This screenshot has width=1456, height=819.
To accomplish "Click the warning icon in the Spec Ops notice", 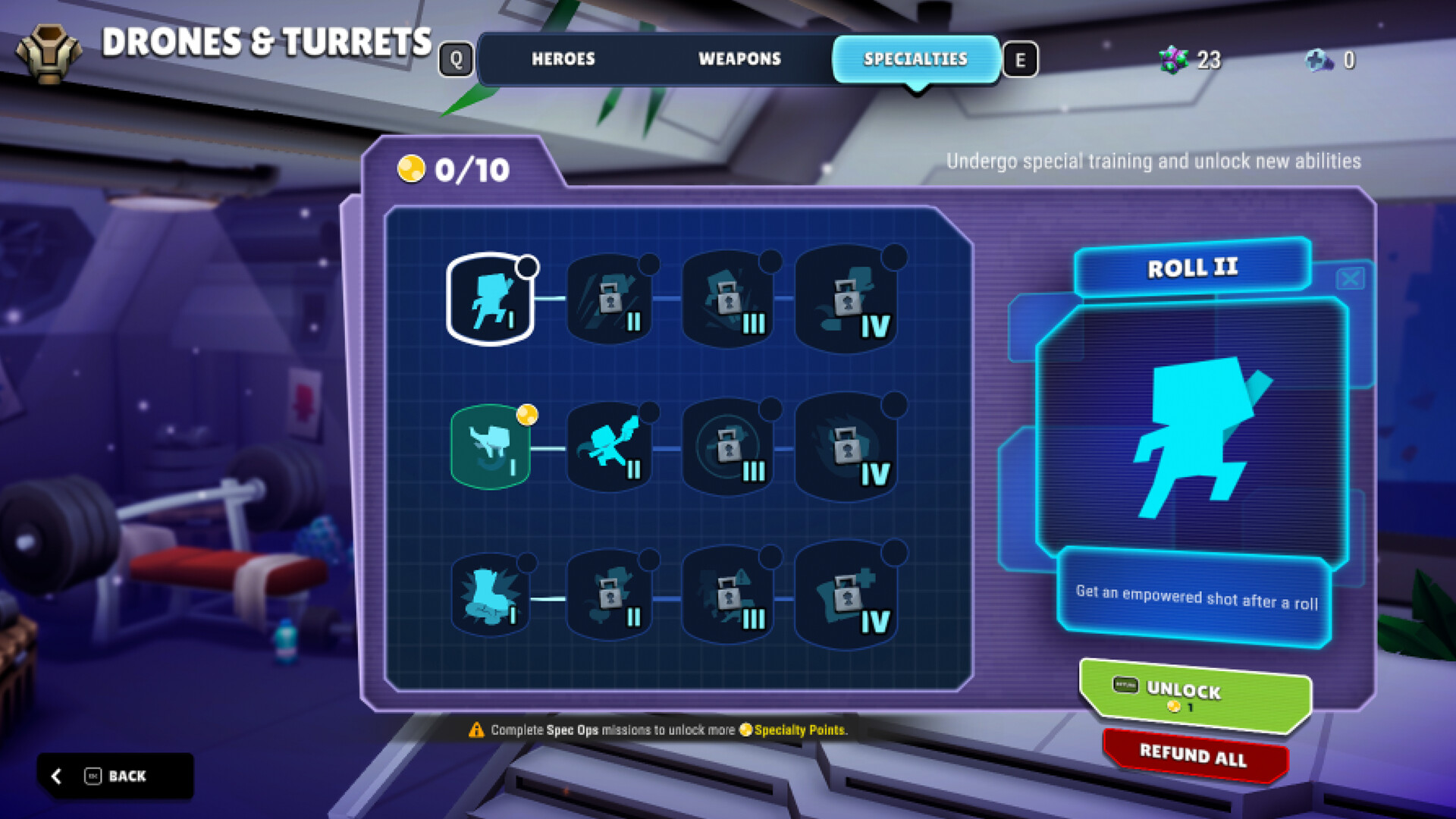I will pyautogui.click(x=476, y=730).
